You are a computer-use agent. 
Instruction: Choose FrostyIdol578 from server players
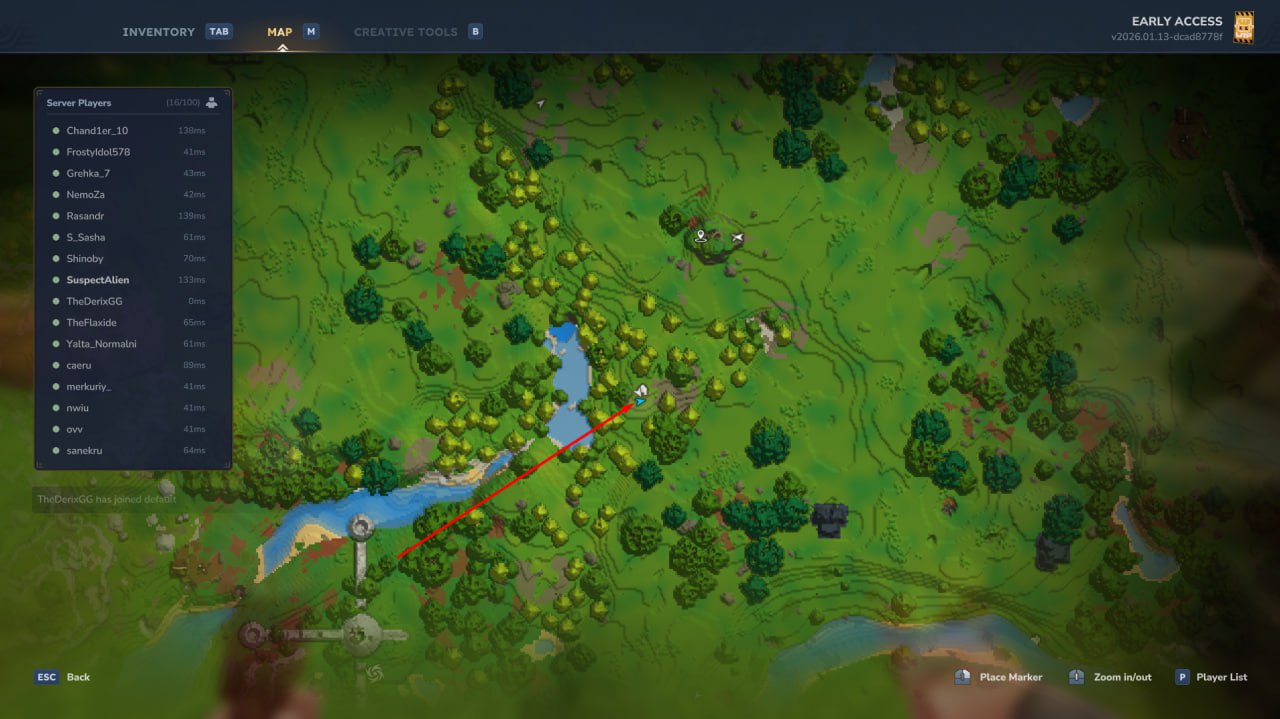pyautogui.click(x=98, y=152)
